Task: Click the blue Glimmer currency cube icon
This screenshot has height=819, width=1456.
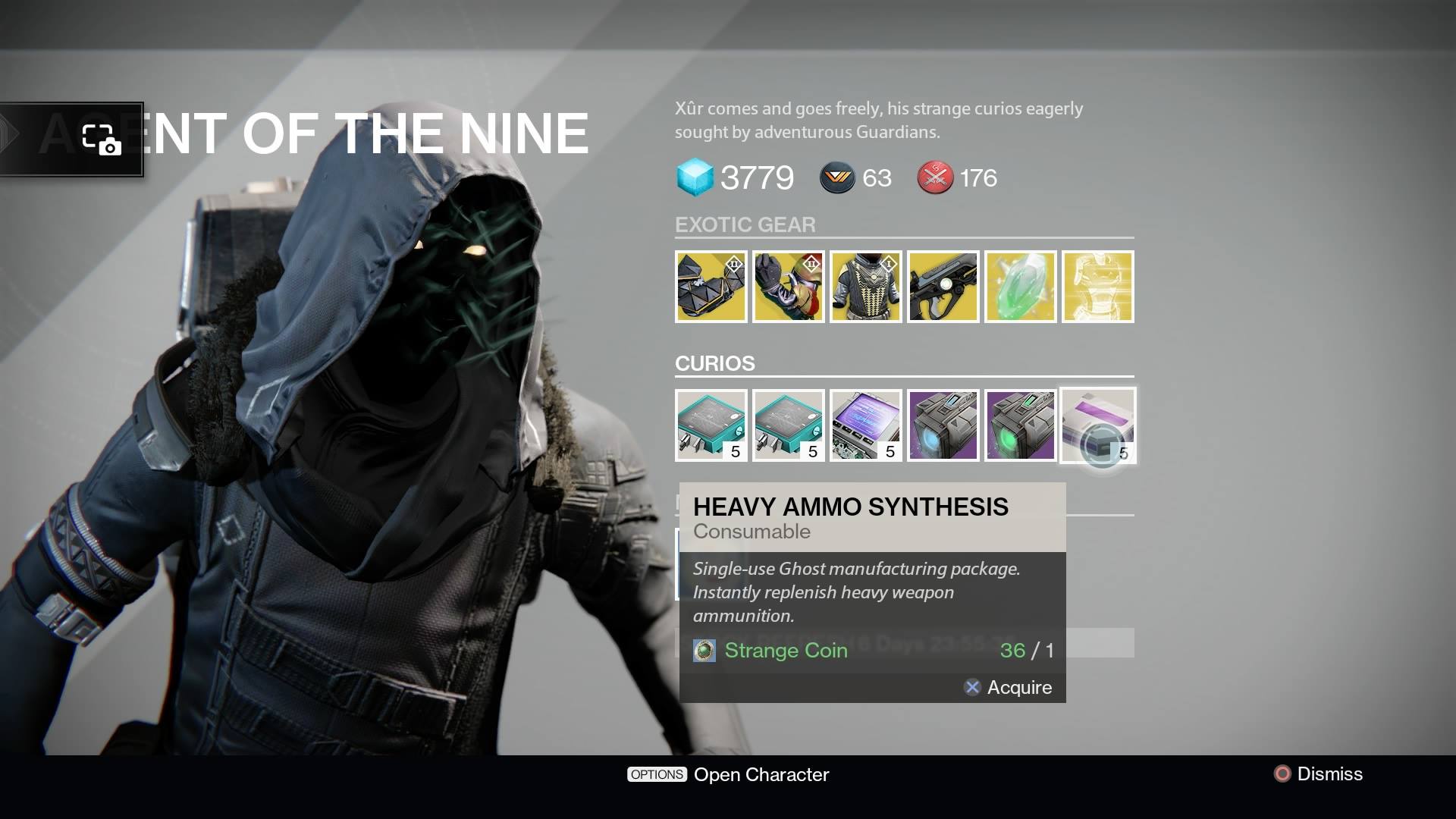Action: coord(696,177)
